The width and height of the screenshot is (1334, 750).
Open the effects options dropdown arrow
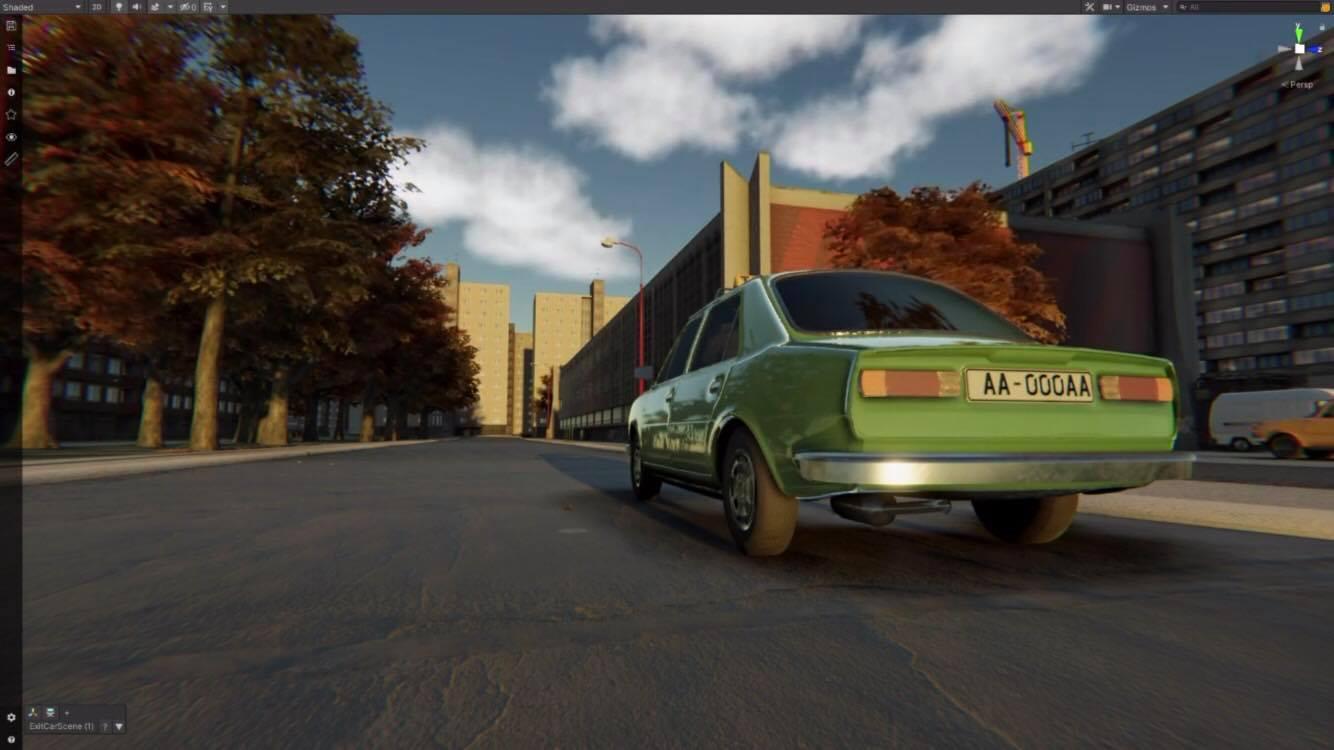(170, 6)
